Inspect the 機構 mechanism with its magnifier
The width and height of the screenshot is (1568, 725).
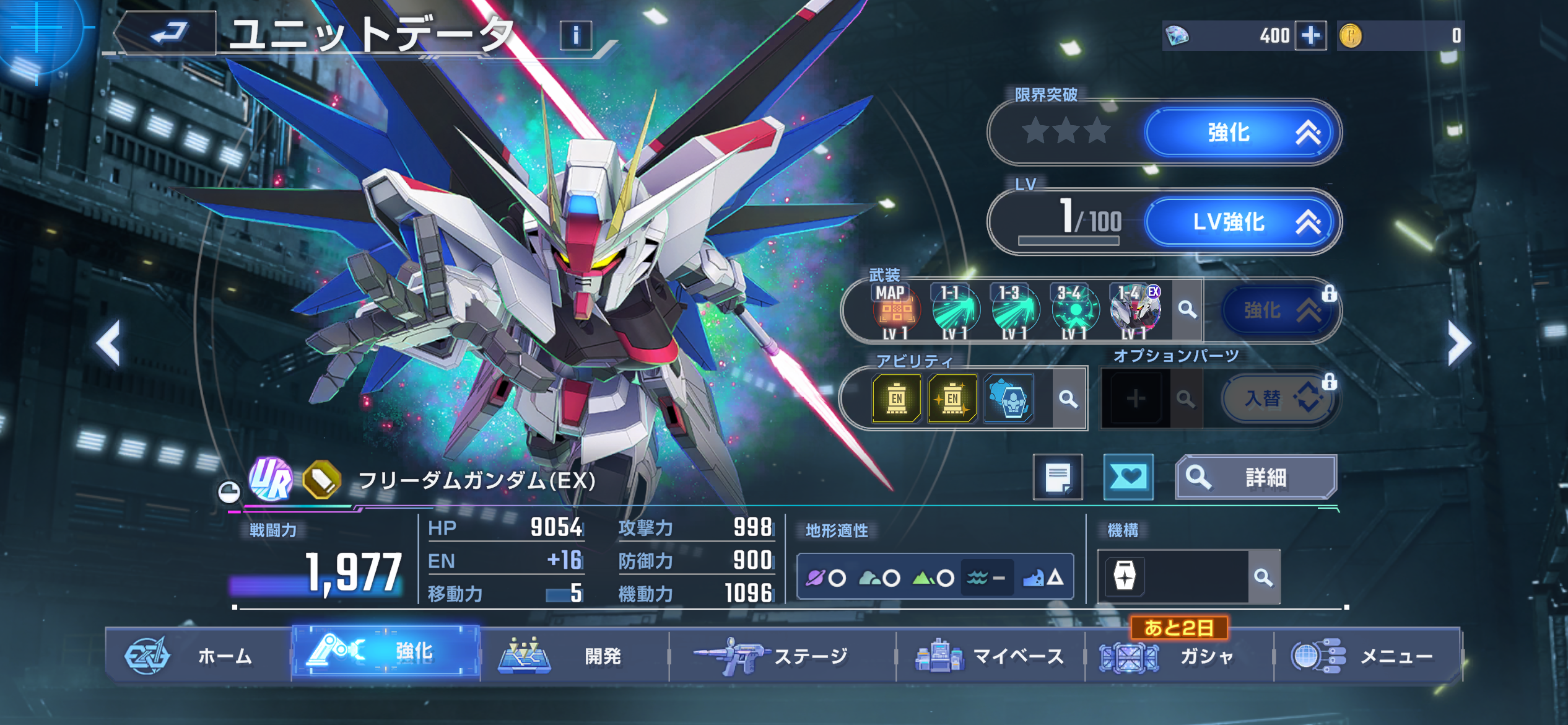(1263, 578)
